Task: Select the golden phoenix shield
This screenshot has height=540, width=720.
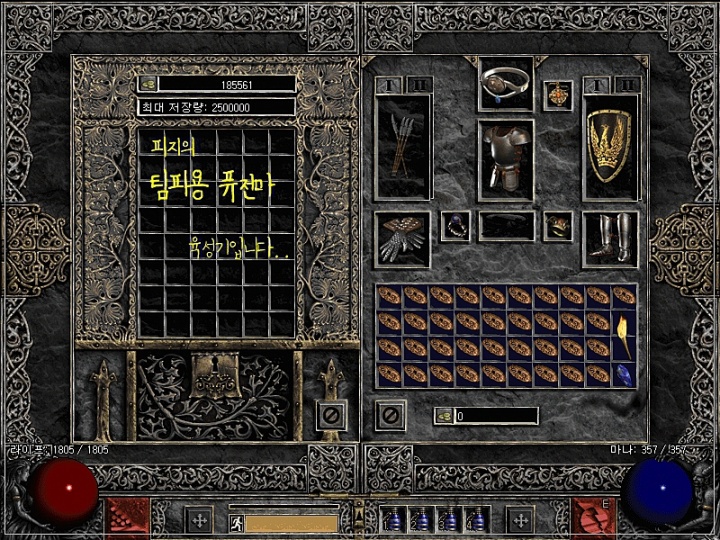Action: tap(609, 147)
